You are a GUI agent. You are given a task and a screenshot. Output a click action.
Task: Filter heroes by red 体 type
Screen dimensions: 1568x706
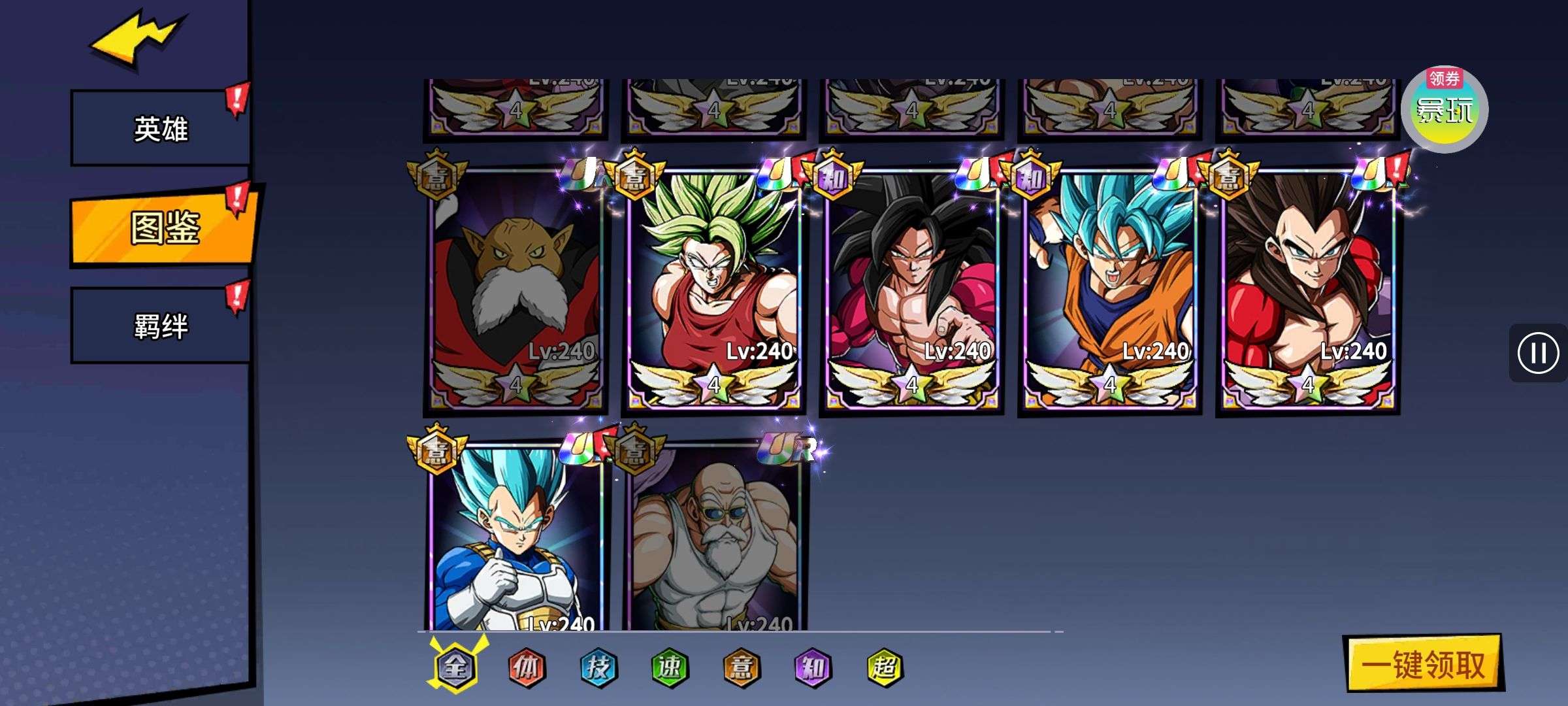point(527,667)
